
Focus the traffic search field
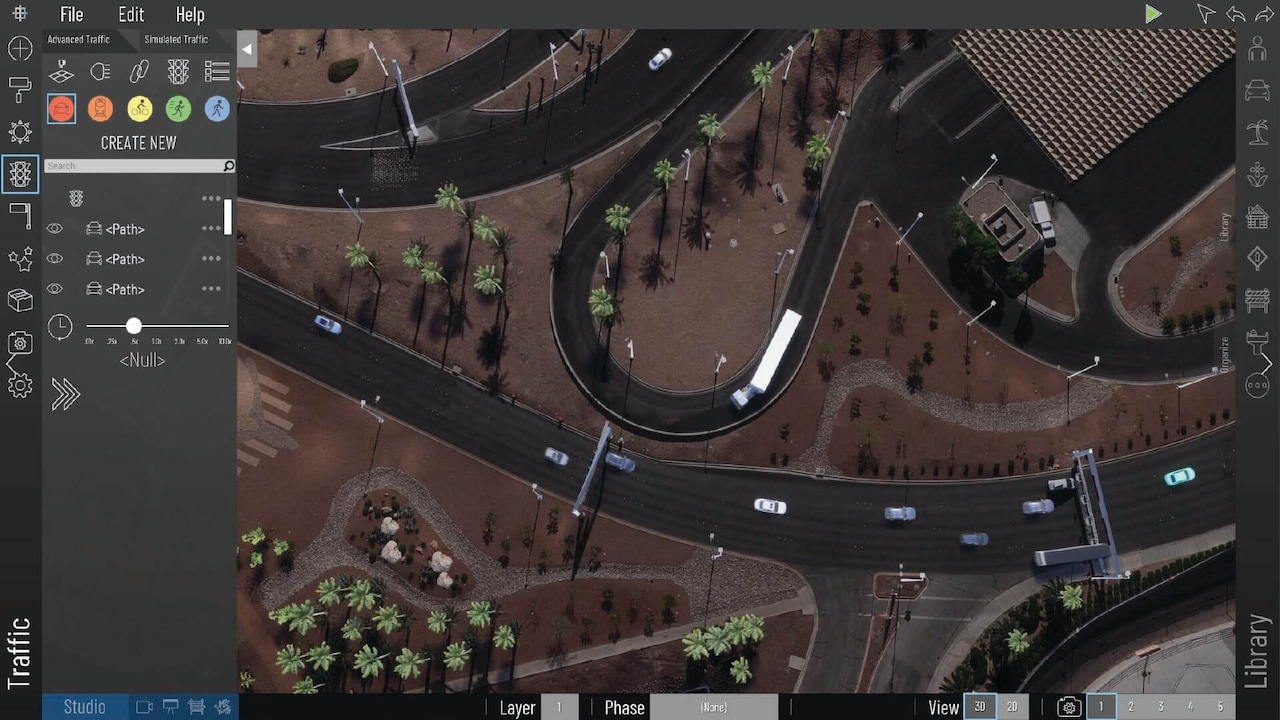(134, 166)
